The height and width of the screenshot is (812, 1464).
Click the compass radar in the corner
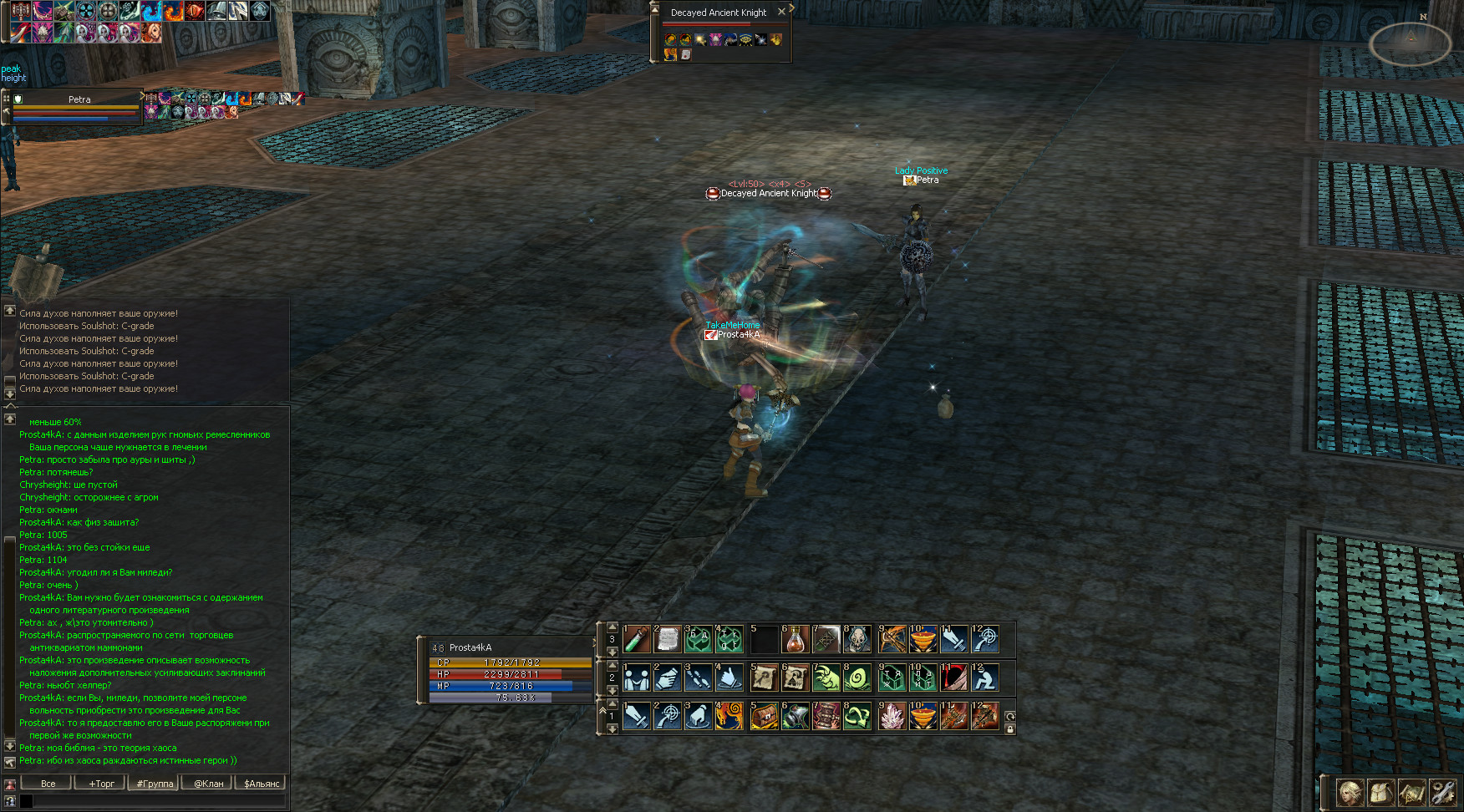pos(1411,42)
